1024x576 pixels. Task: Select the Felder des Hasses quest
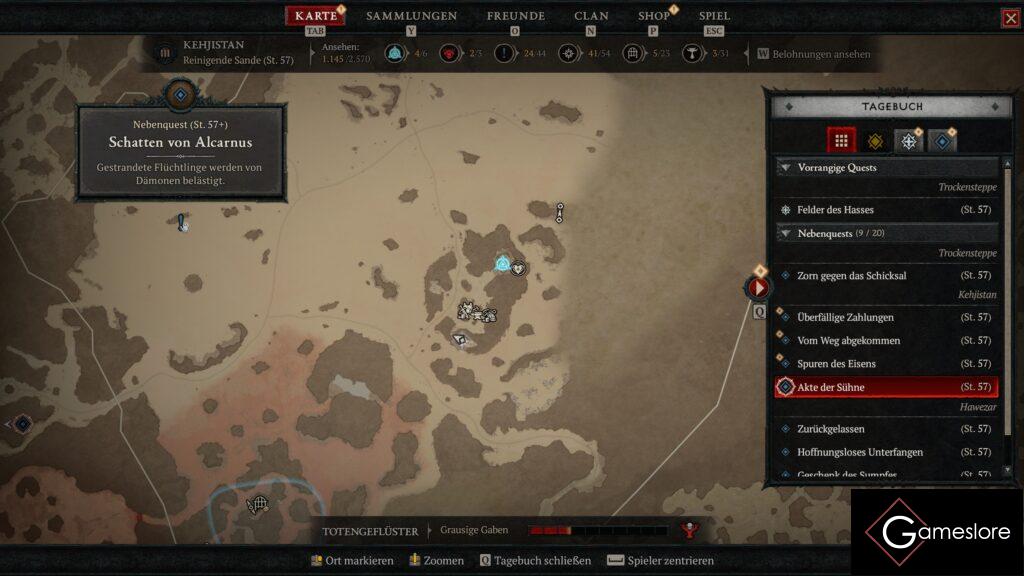click(x=835, y=210)
